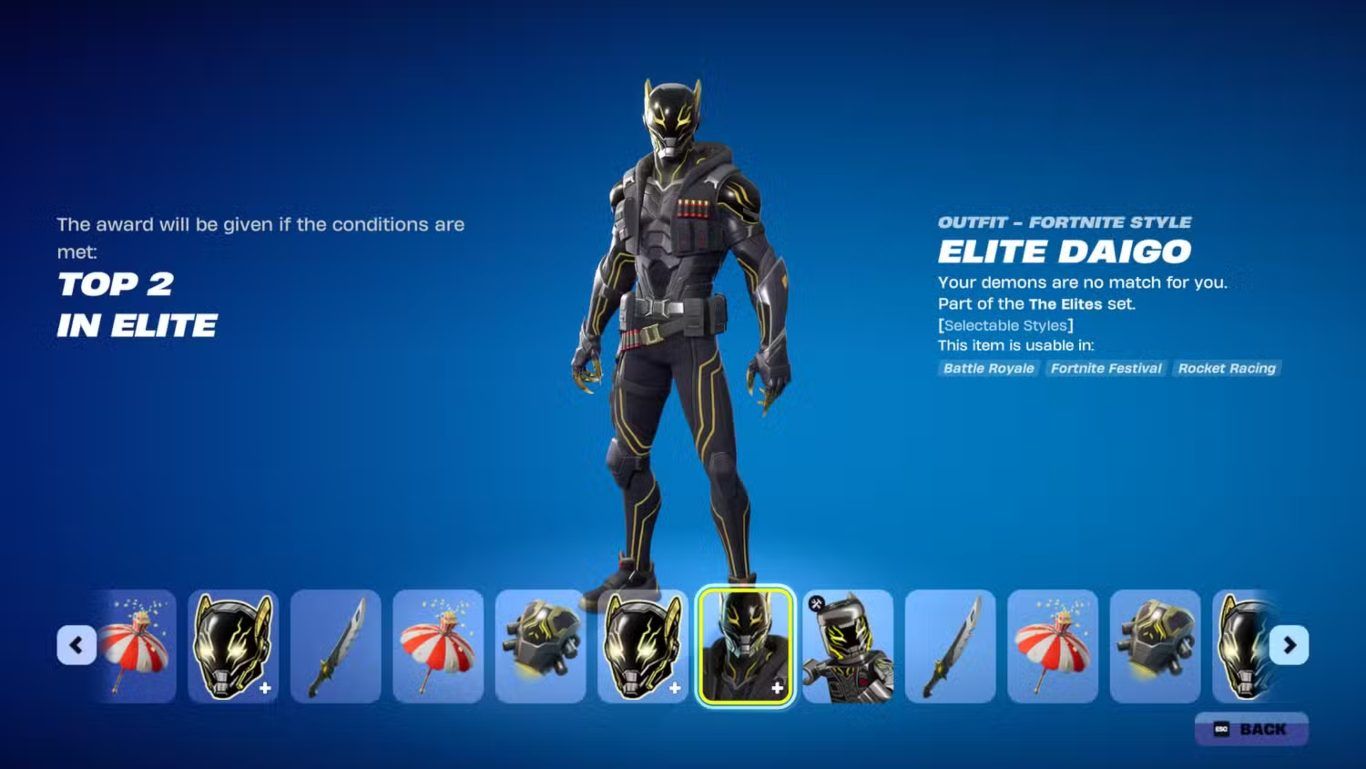Go back using the Back button

tap(1251, 729)
